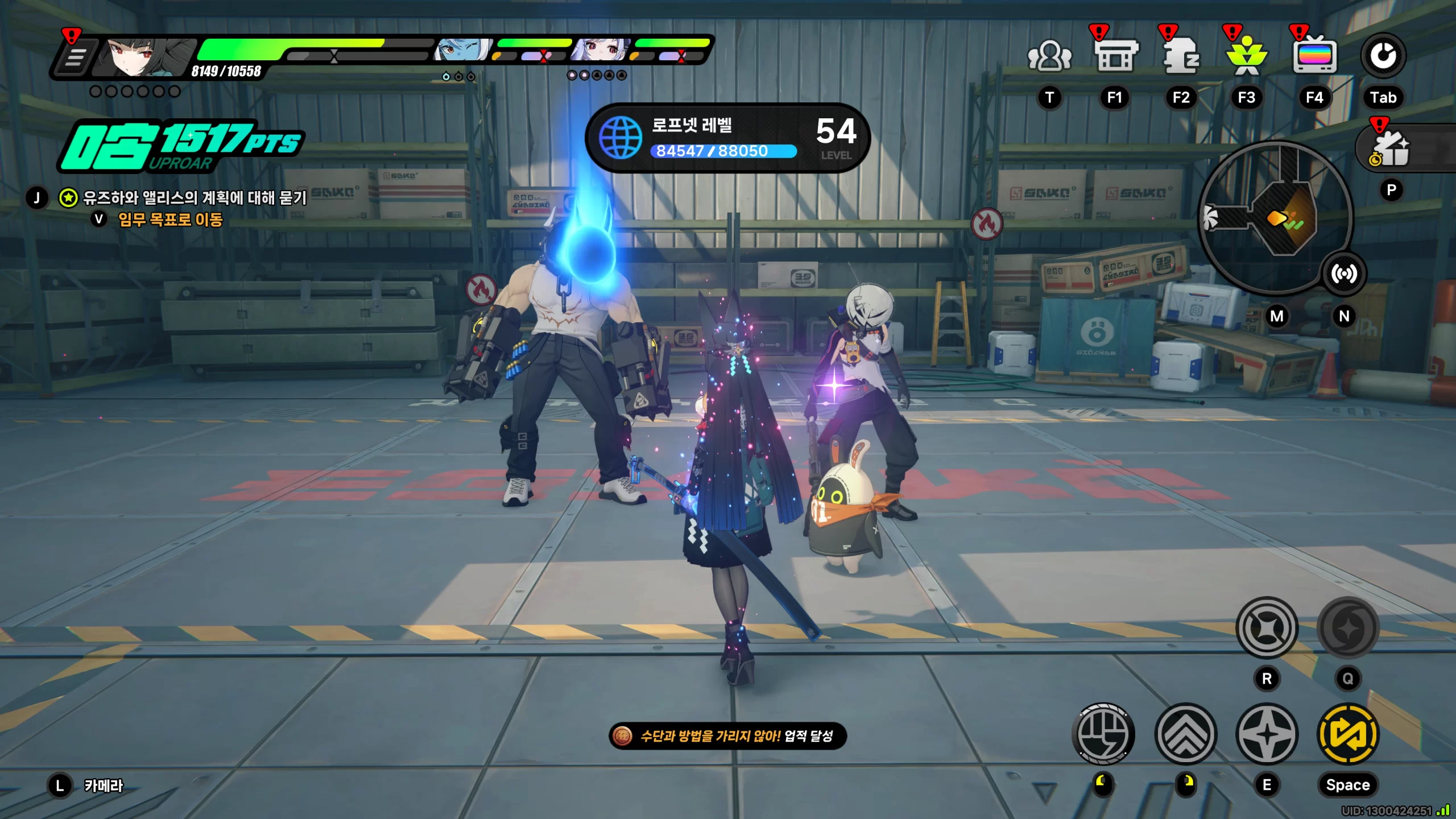The height and width of the screenshot is (819, 1456).
Task: Activate the fist basic attack button
Action: pos(1103,734)
